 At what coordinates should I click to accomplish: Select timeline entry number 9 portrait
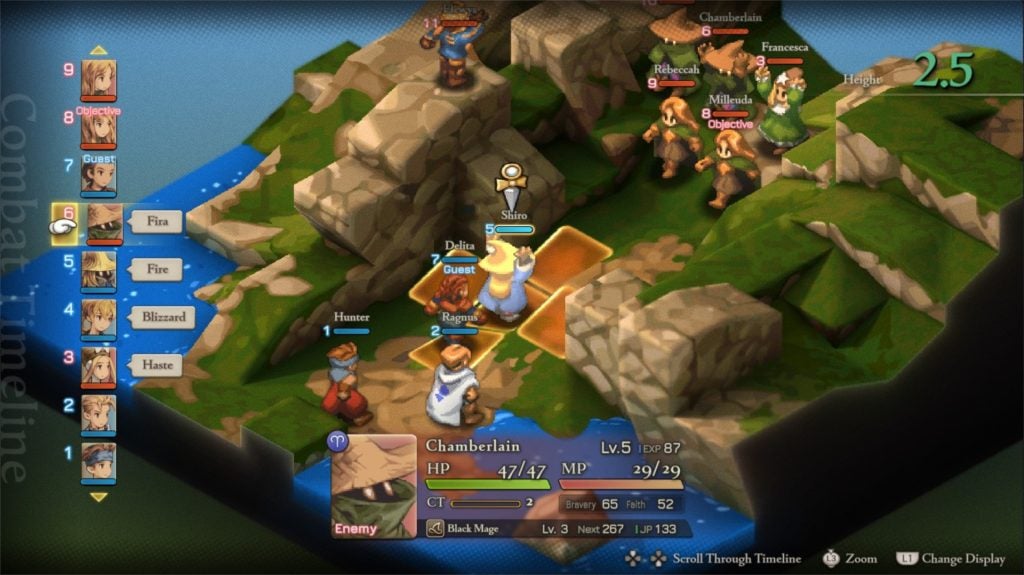pos(98,79)
